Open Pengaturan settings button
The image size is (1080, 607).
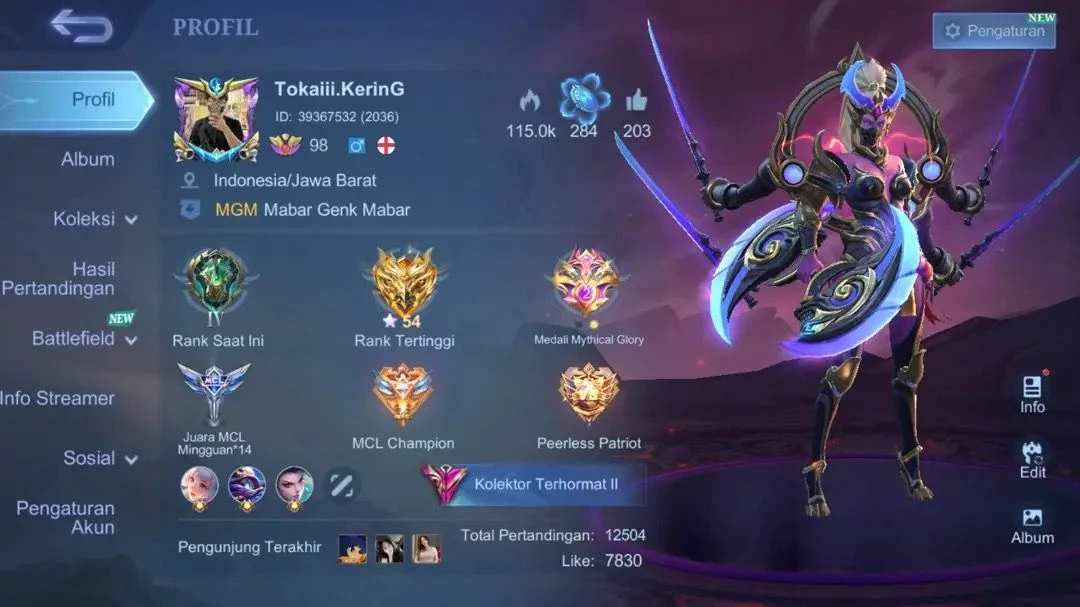pos(994,31)
